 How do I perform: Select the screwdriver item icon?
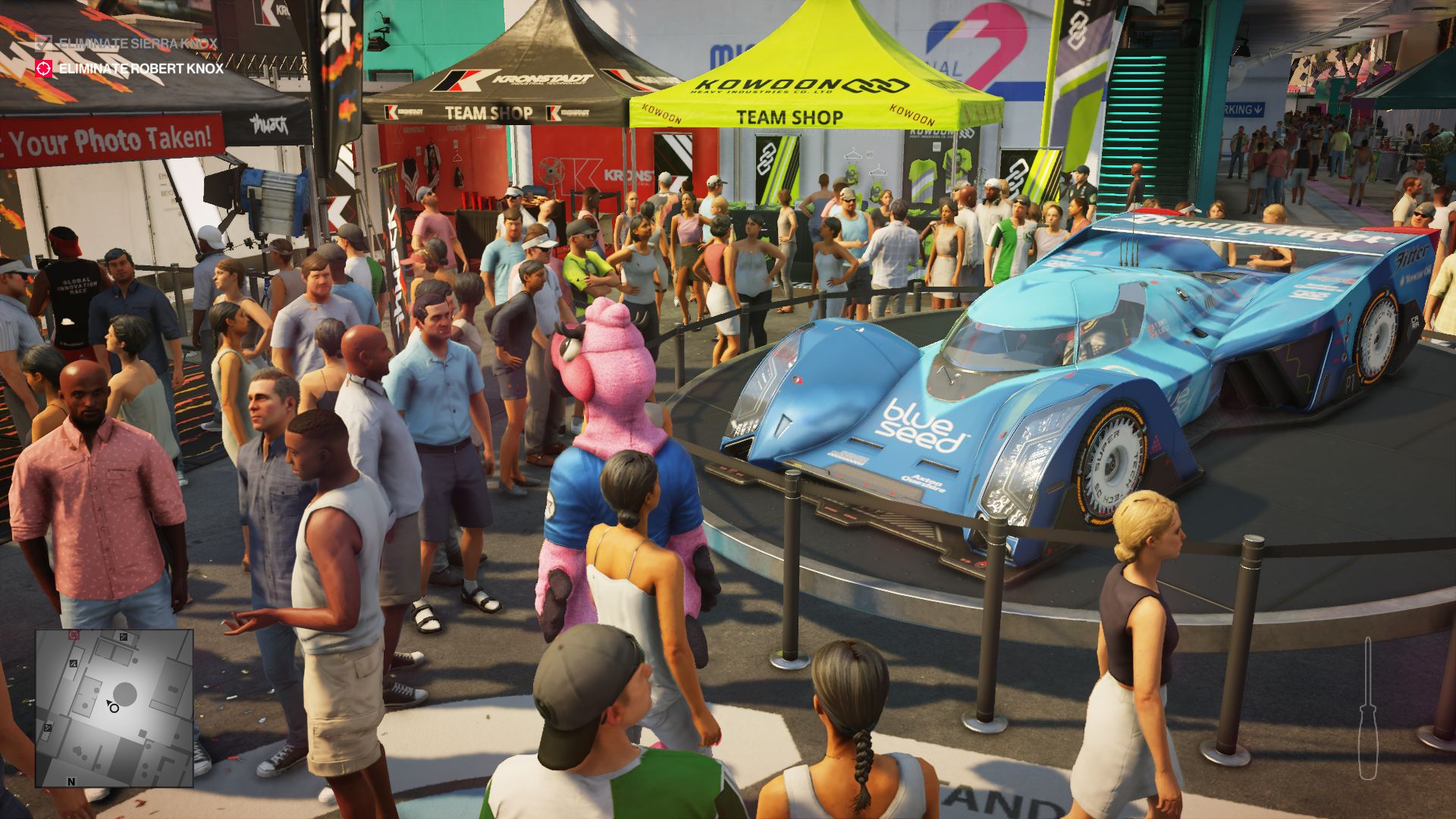coord(1367,709)
